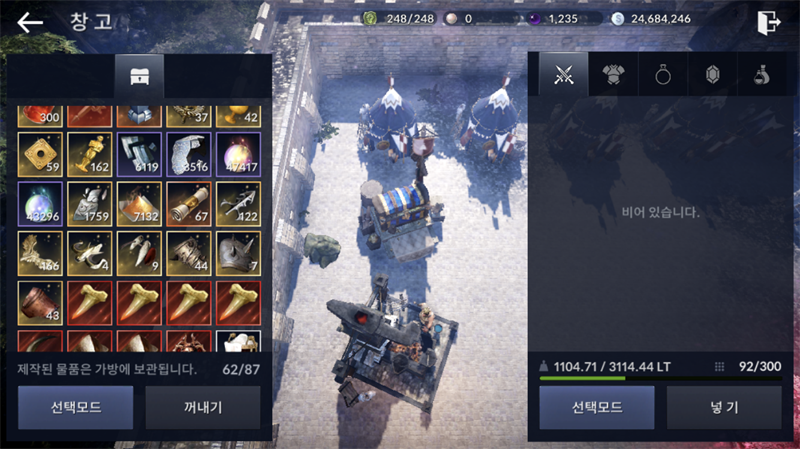The width and height of the screenshot is (800, 449).
Task: Select the ring accessories tab
Action: point(662,75)
